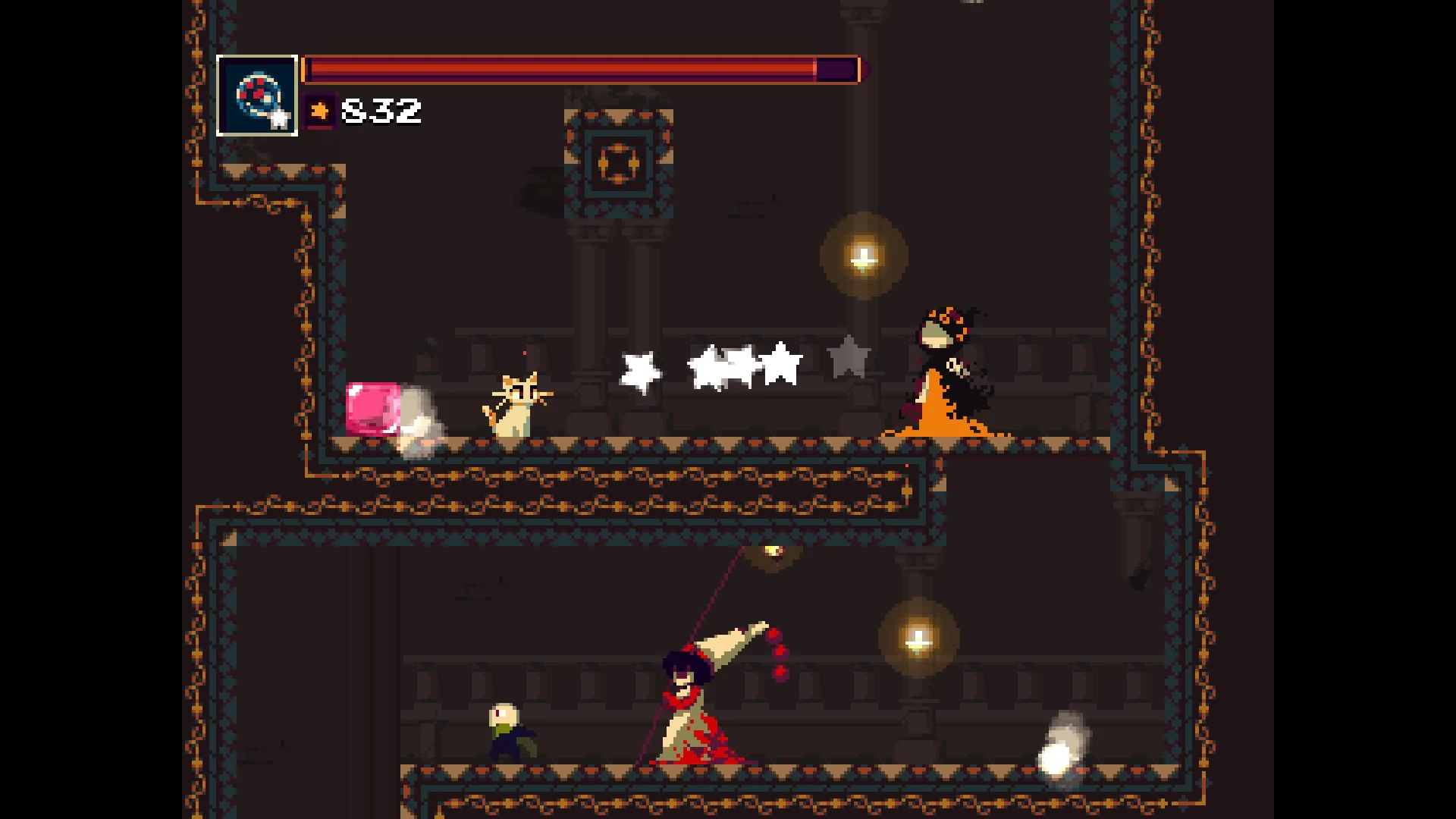The width and height of the screenshot is (1456, 819).
Task: Click the orange star currency icon
Action: click(x=319, y=111)
